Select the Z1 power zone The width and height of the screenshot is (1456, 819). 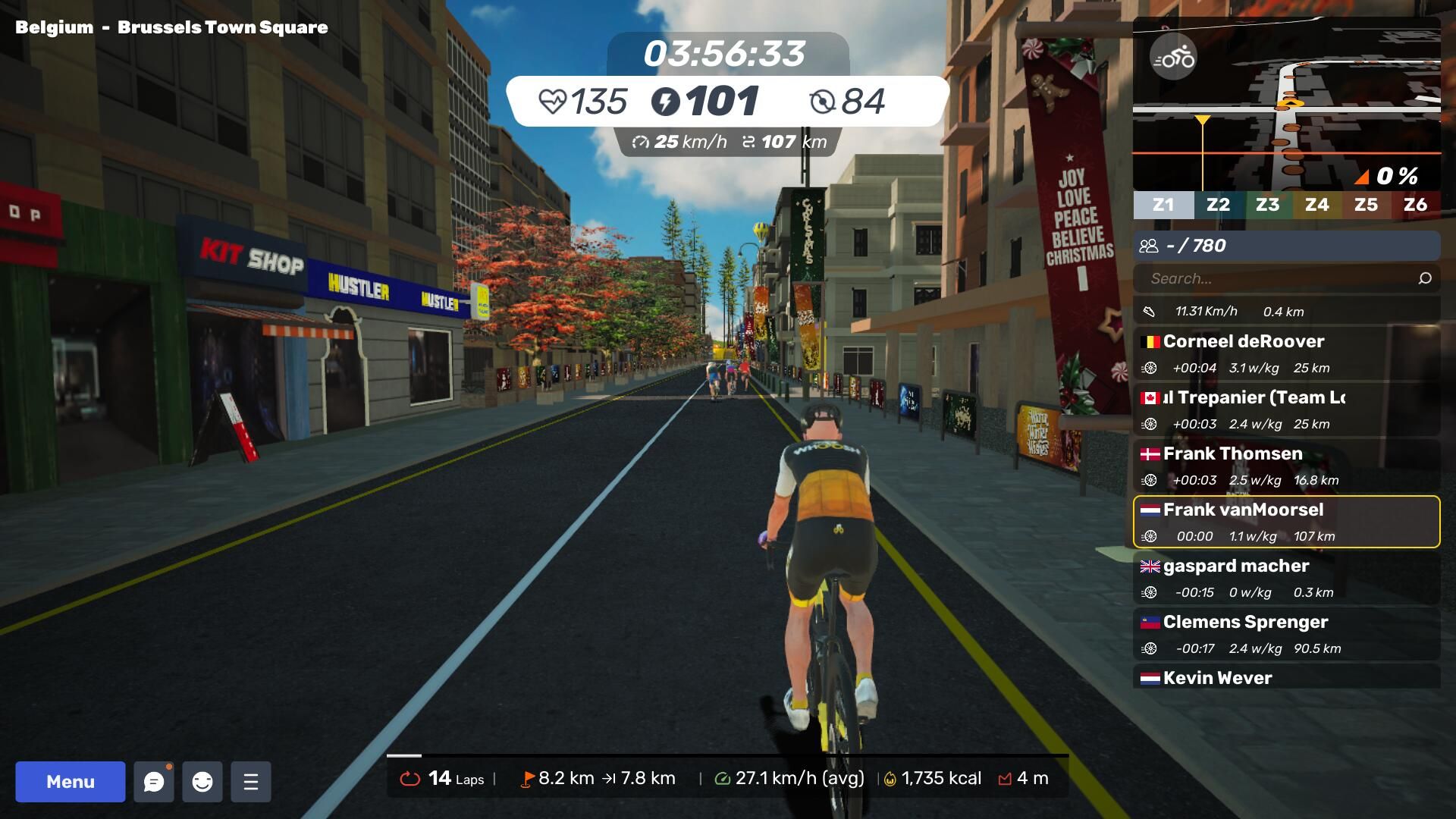1163,205
